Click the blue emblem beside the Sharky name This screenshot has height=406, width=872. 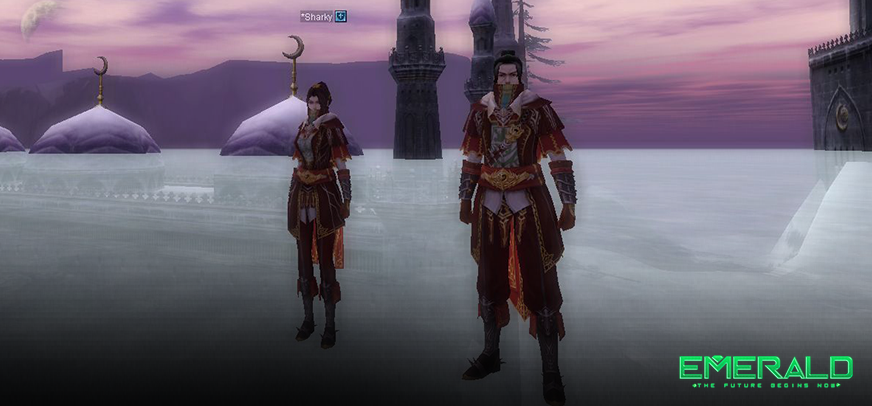340,16
